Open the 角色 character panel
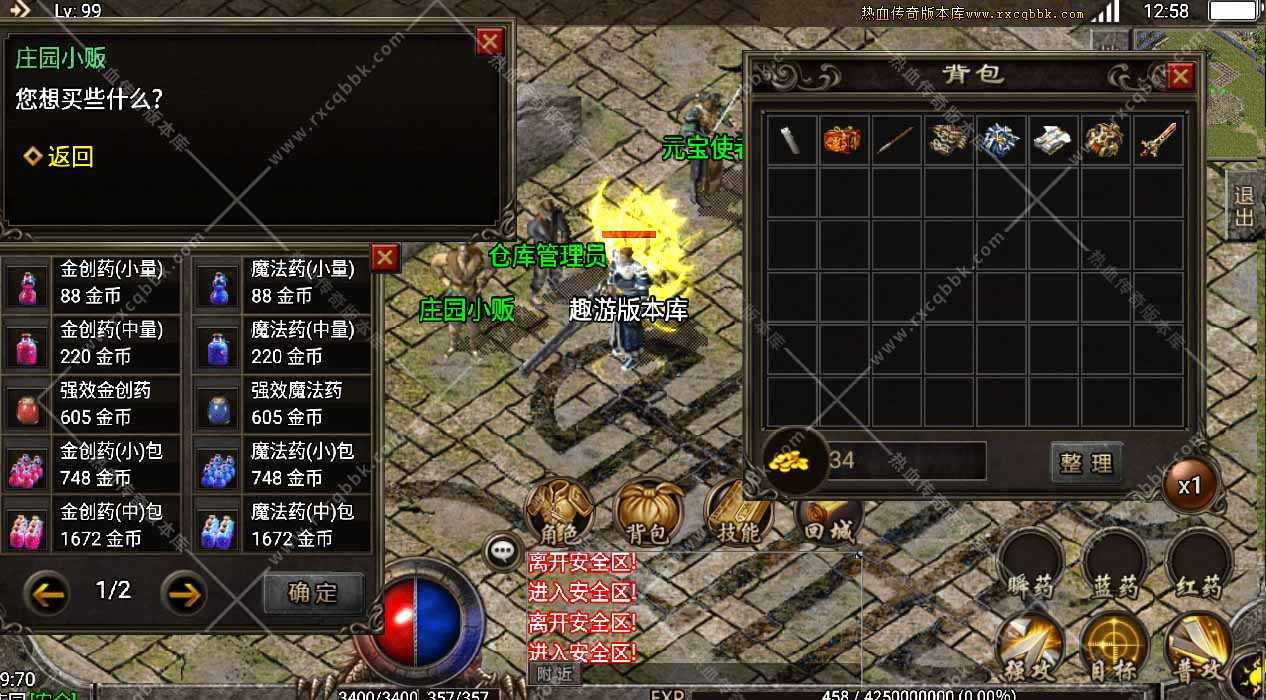 point(559,512)
